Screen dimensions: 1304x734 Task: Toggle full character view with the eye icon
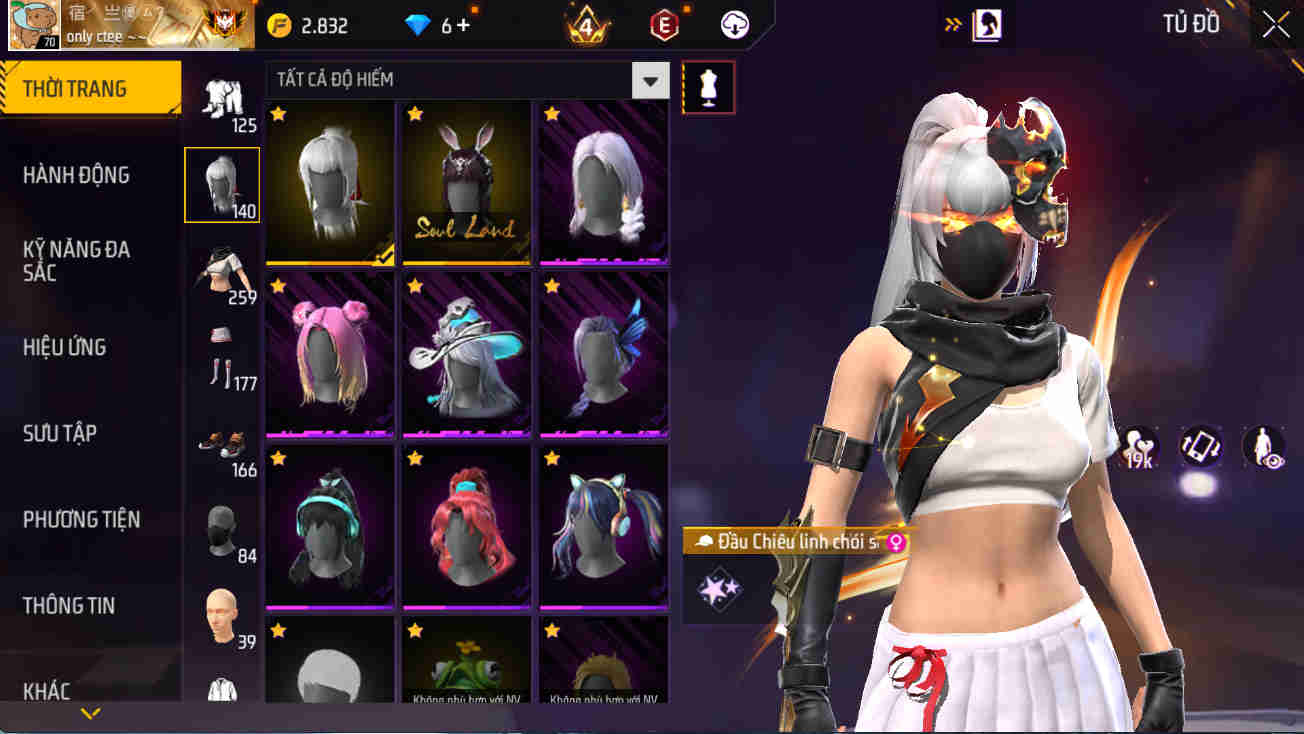click(x=1262, y=447)
